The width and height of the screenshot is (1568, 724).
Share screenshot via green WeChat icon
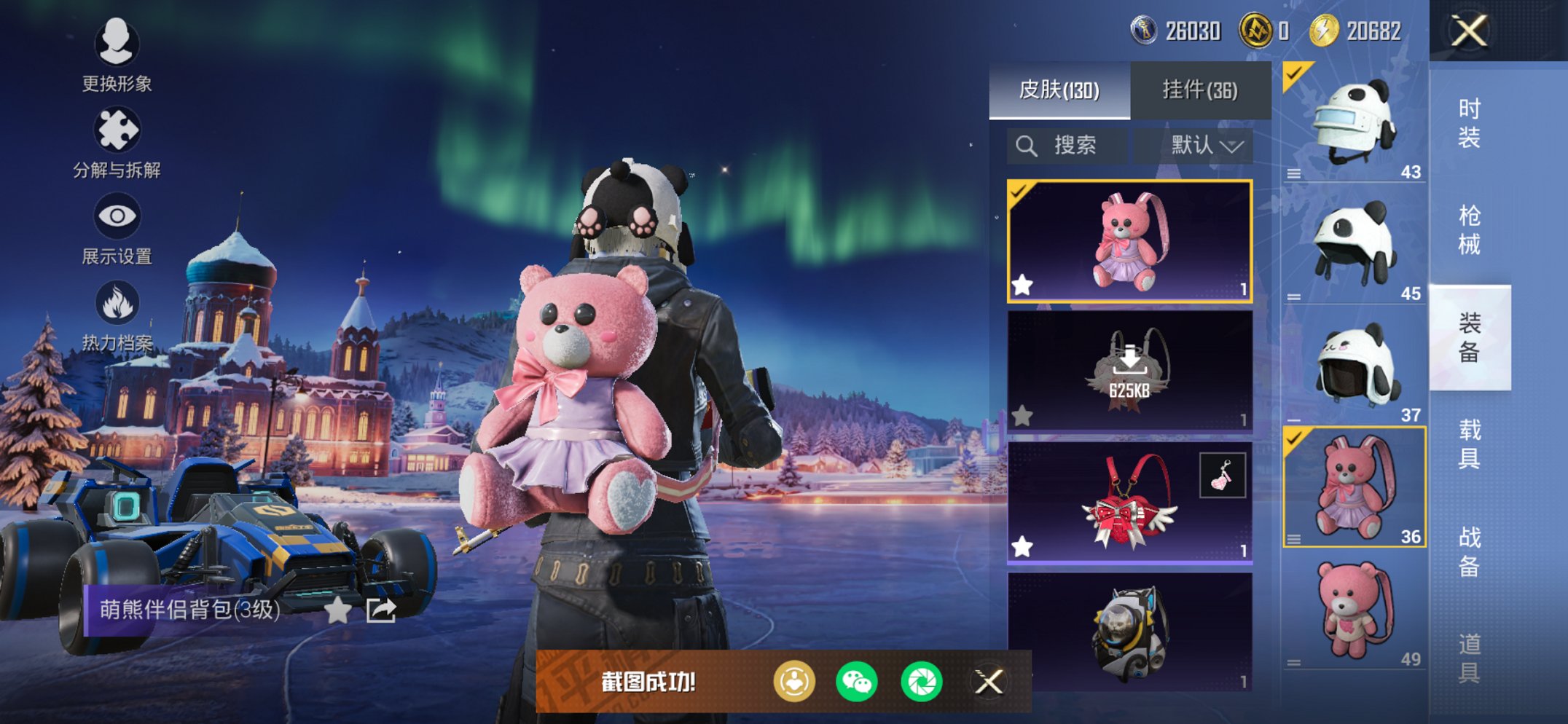click(x=857, y=682)
